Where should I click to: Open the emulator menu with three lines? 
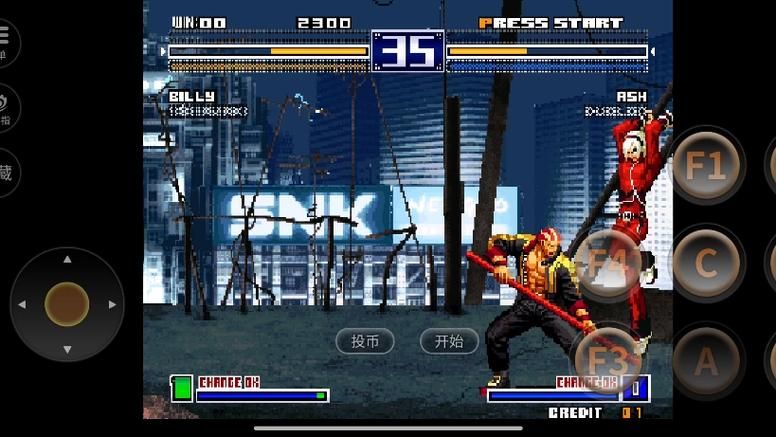click(x=5, y=38)
